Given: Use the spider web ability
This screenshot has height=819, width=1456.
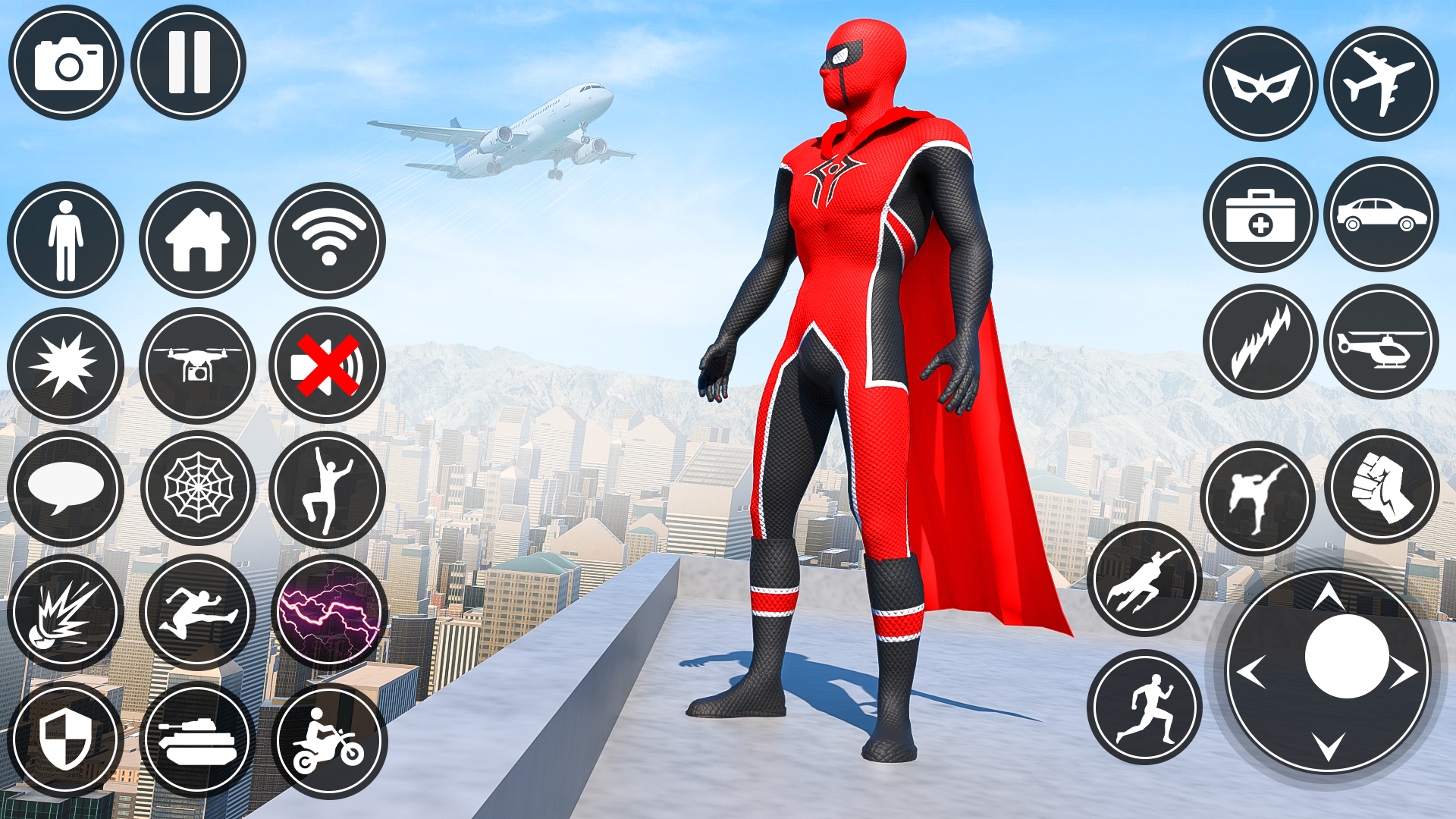Looking at the screenshot, I should tap(197, 485).
